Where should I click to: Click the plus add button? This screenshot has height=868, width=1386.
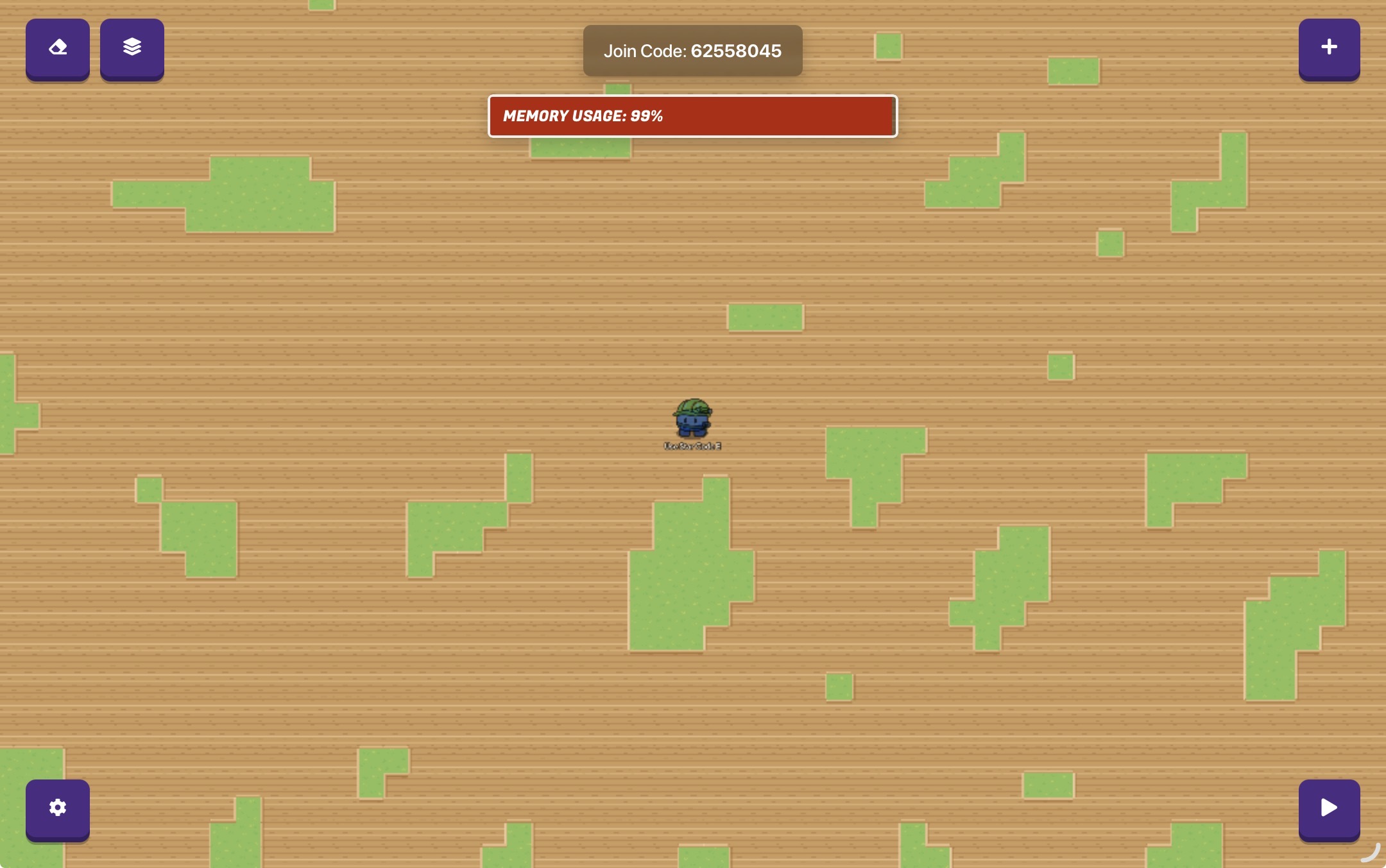tap(1329, 48)
